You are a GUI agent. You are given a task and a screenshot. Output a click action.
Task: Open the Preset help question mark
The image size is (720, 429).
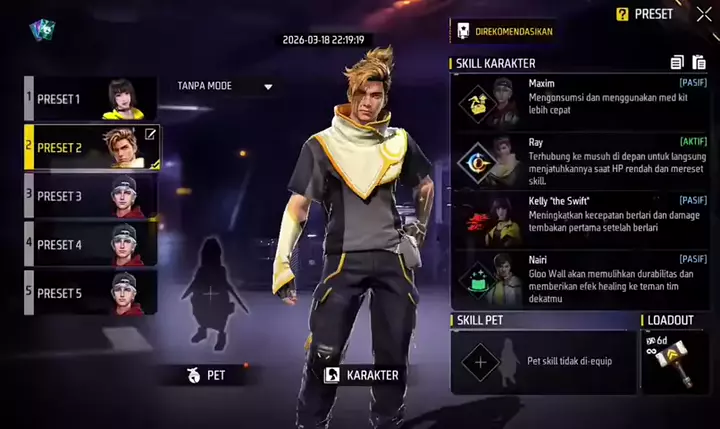[622, 14]
